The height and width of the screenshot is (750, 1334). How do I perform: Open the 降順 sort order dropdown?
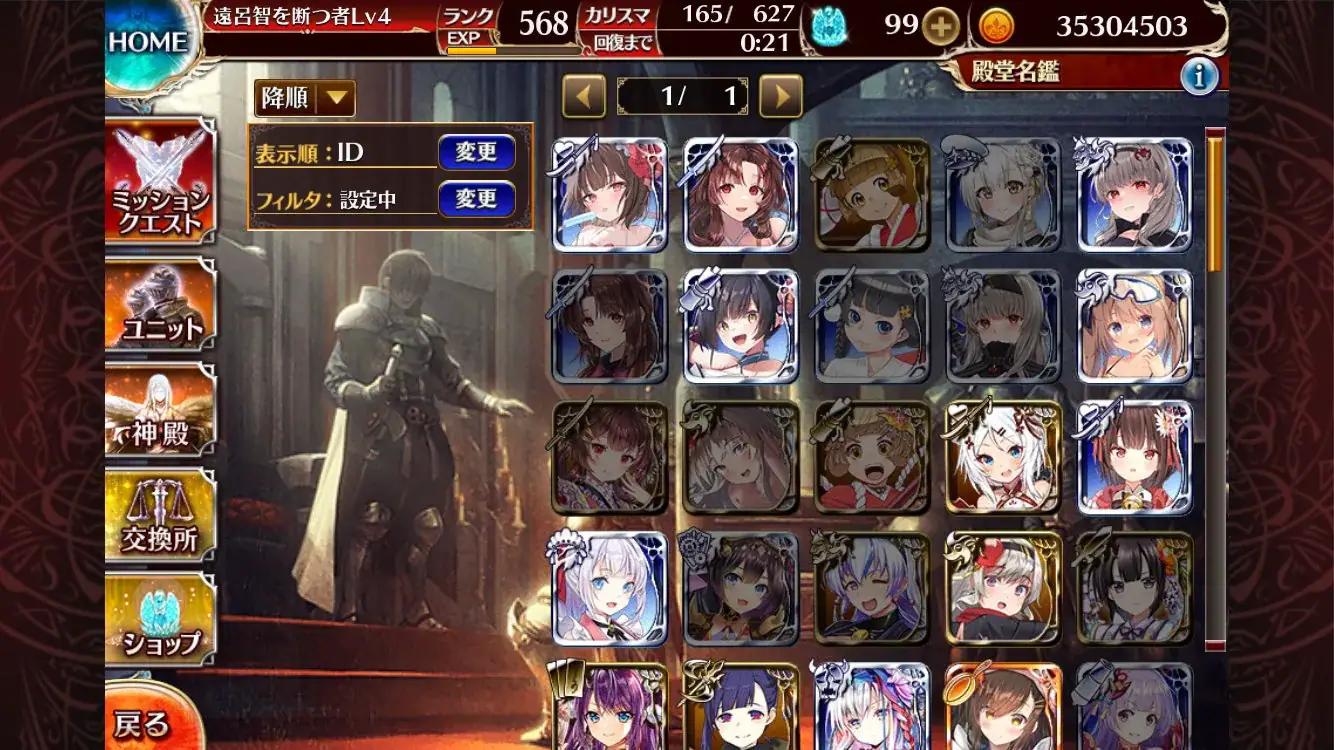(x=303, y=99)
